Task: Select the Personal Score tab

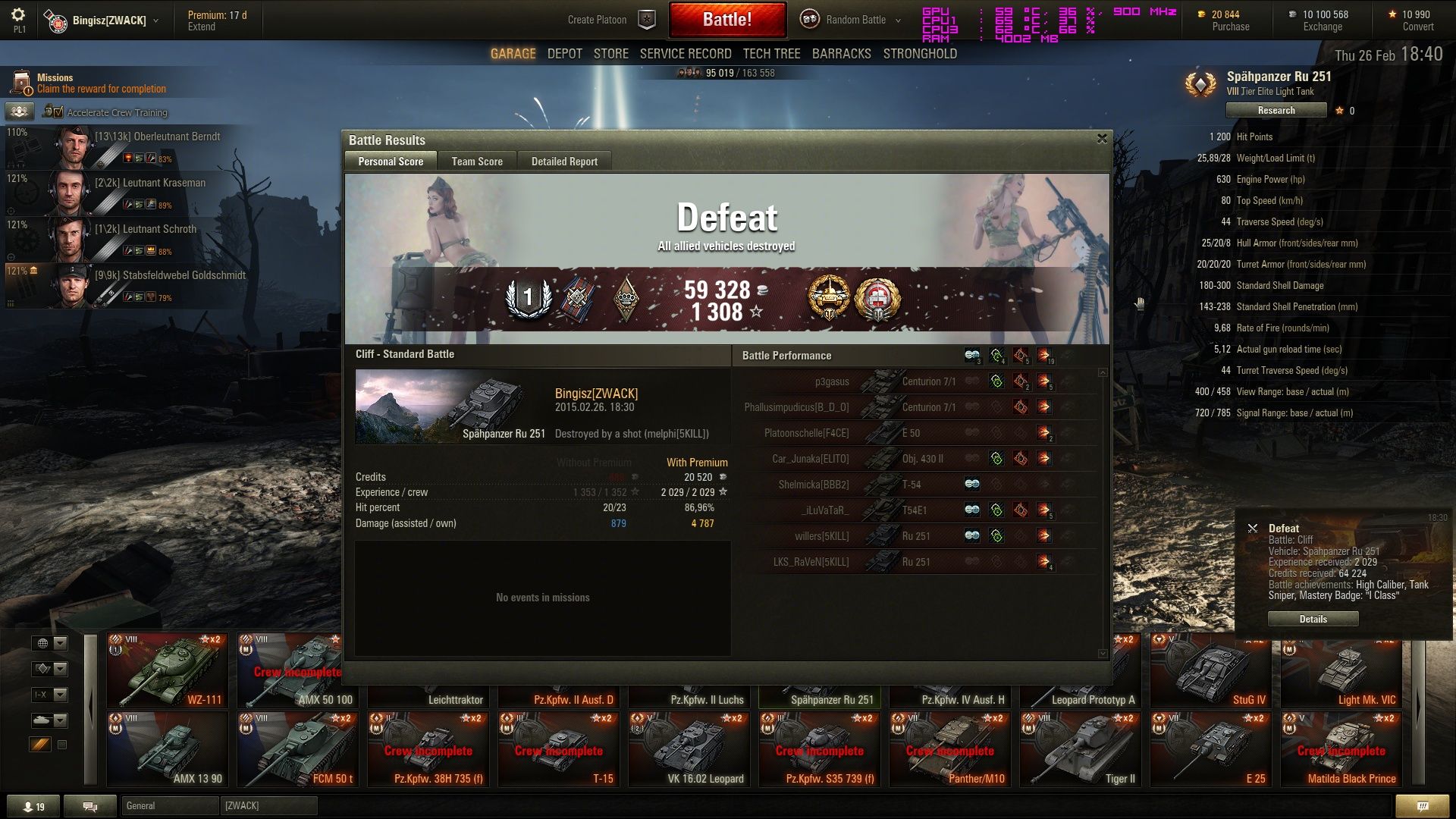Action: click(x=391, y=162)
